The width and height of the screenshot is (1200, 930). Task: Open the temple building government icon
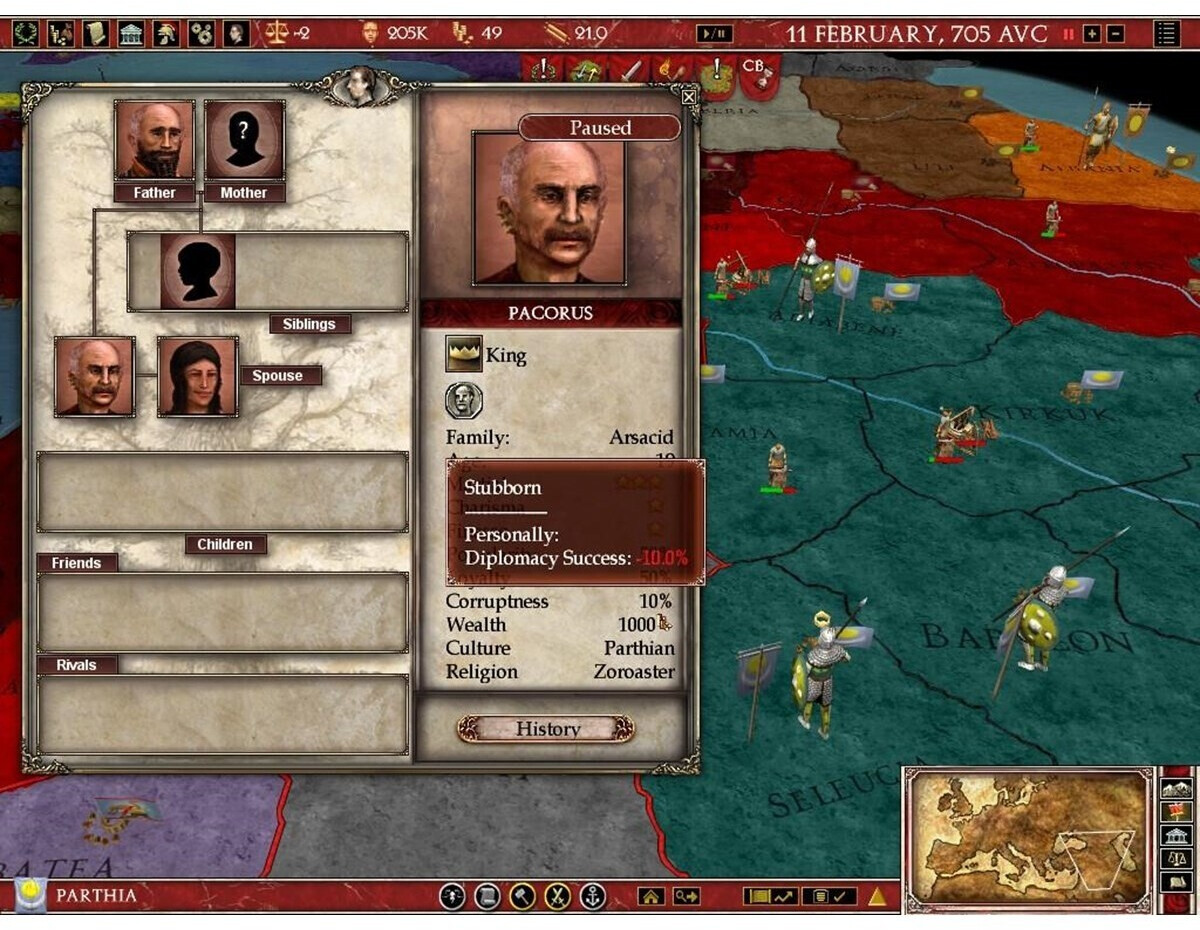(x=131, y=34)
